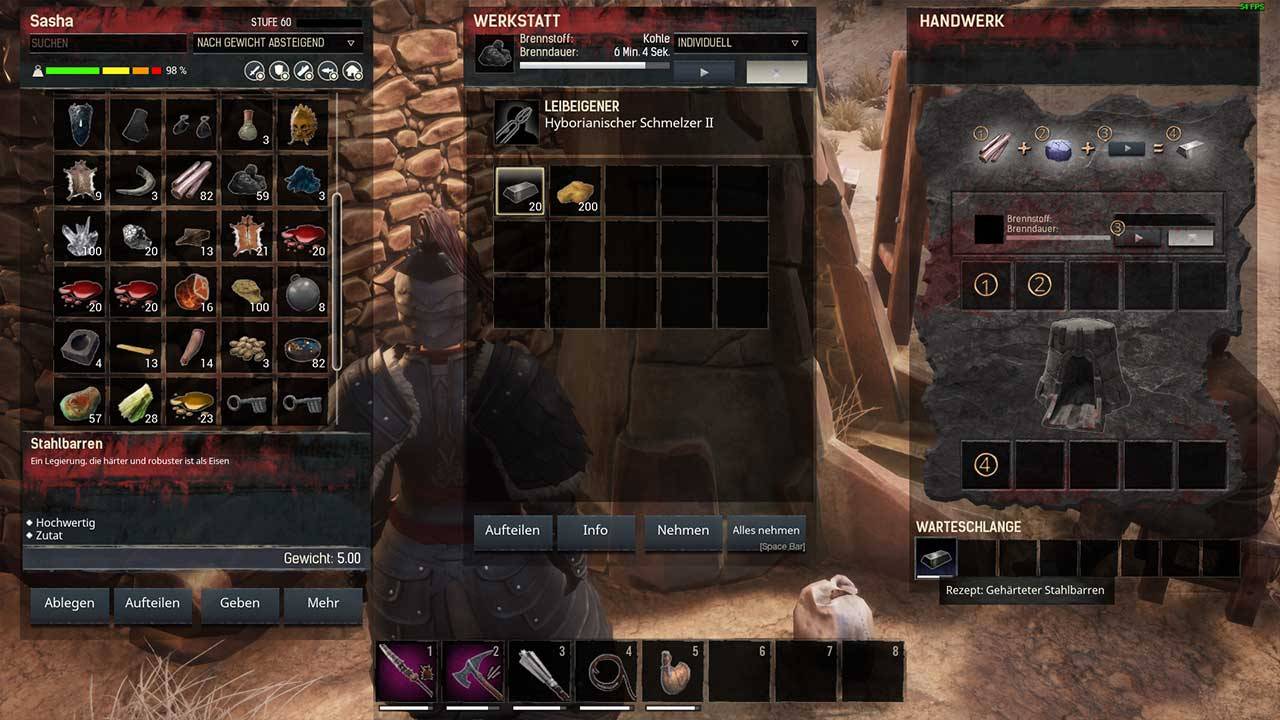Split the stack with inventory Aufteilen button
The height and width of the screenshot is (720, 1280).
point(152,603)
